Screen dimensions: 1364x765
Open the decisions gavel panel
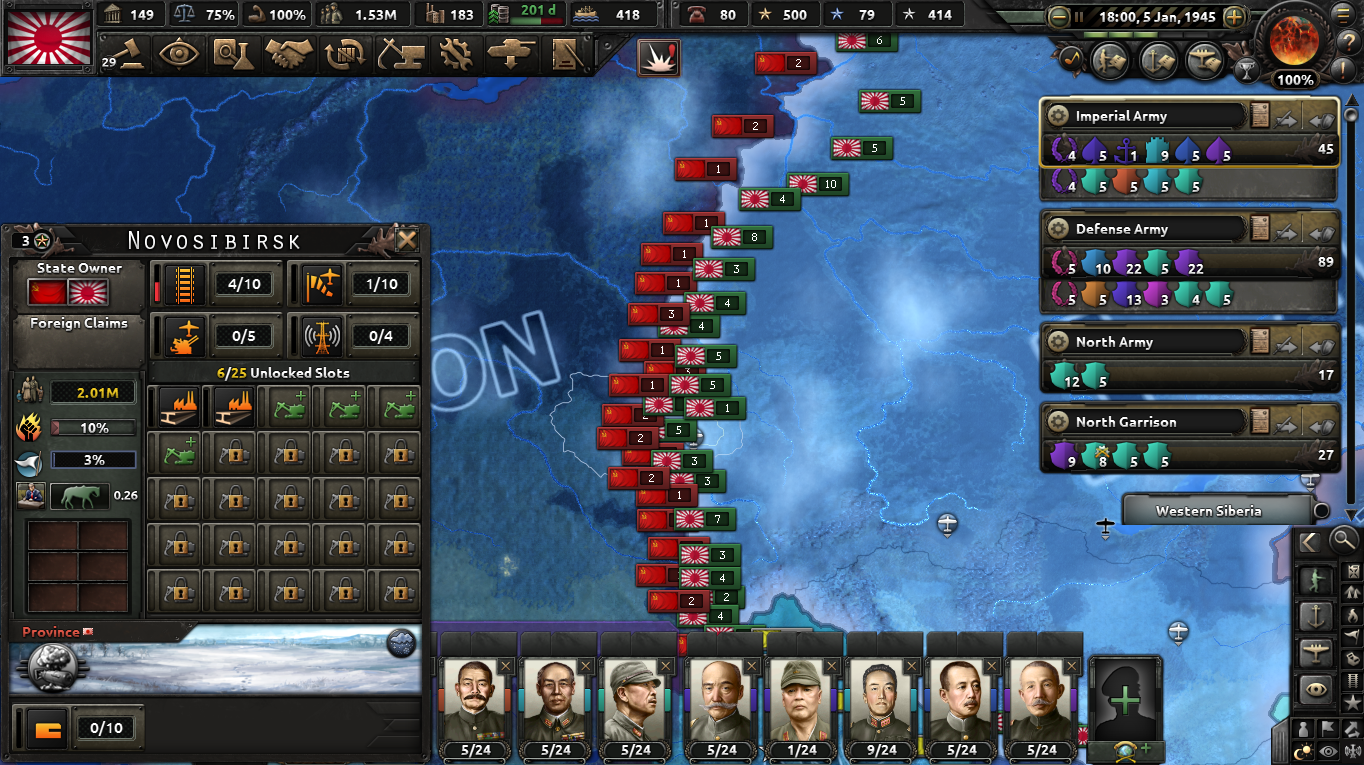pos(132,54)
